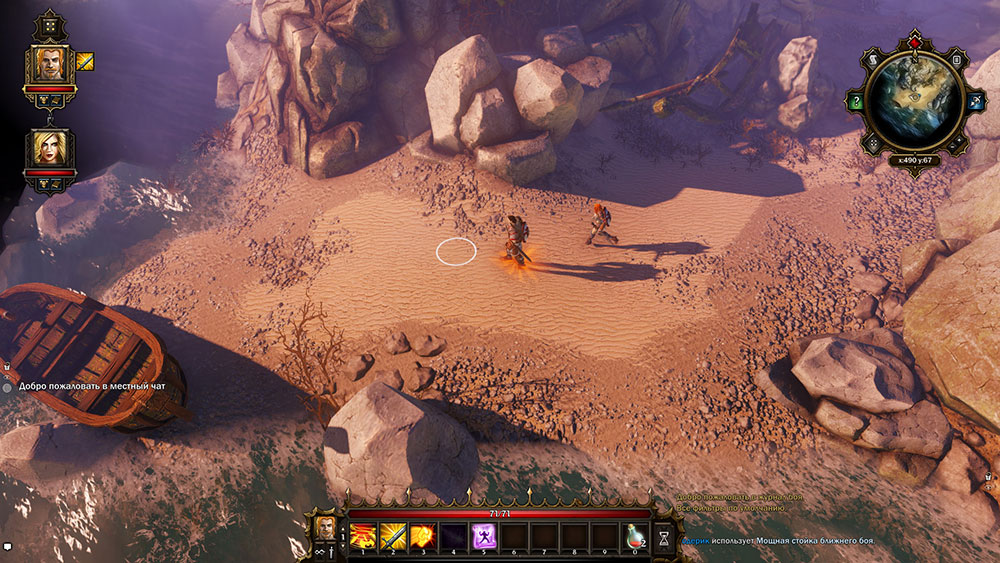
Task: Activate the red flame skill in hotbar slot 1
Action: coord(363,536)
